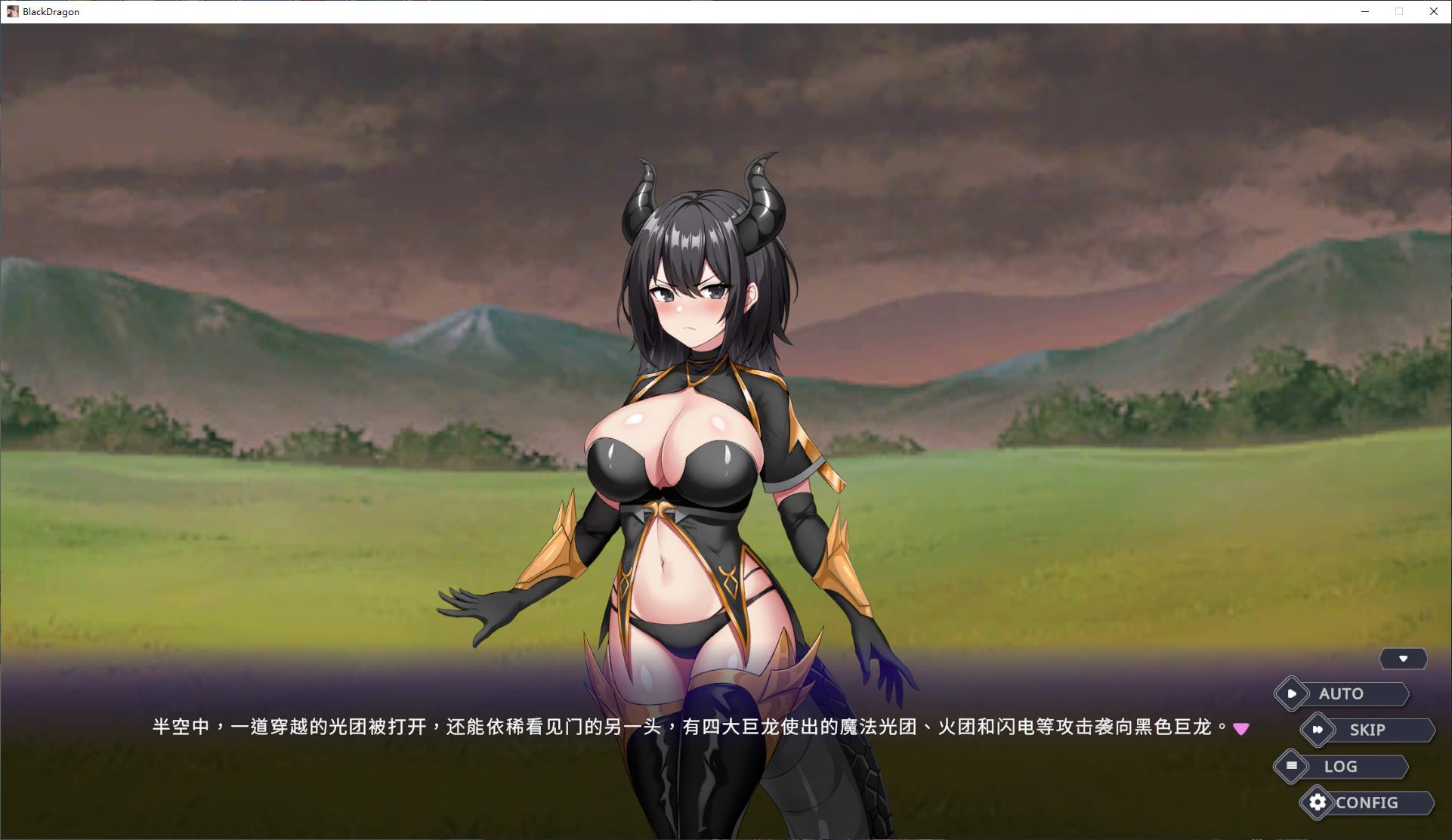Open the LOG screen
Viewport: 1452px width, 840px height.
(x=1340, y=766)
